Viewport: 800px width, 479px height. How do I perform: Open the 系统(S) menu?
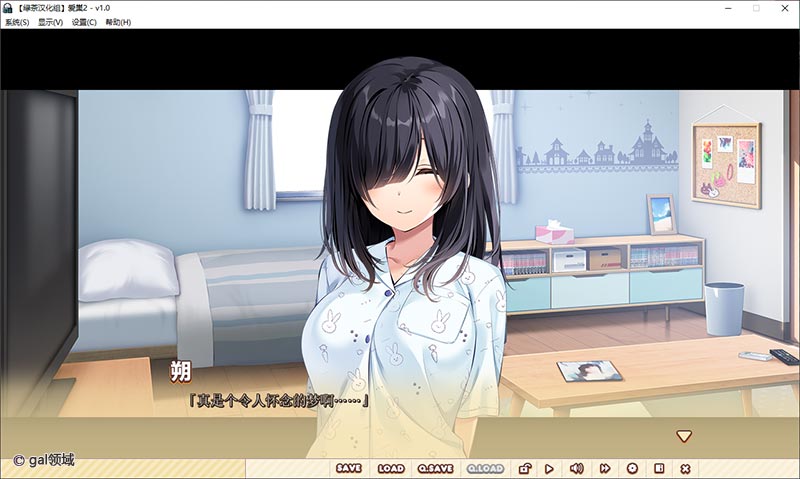pyautogui.click(x=17, y=22)
